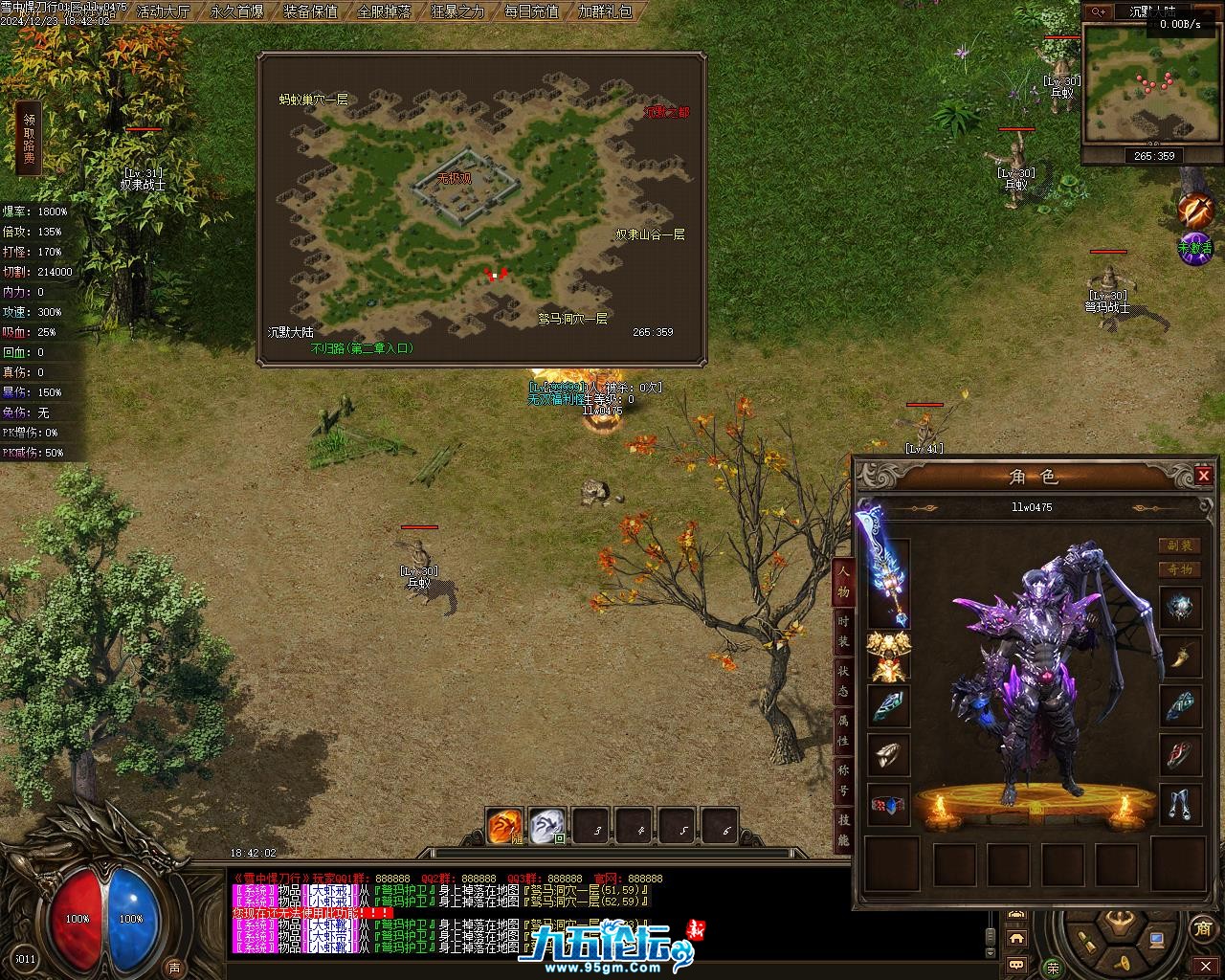The image size is (1225, 980).
Task: Switch to the 时装 costume tab
Action: coord(843,631)
